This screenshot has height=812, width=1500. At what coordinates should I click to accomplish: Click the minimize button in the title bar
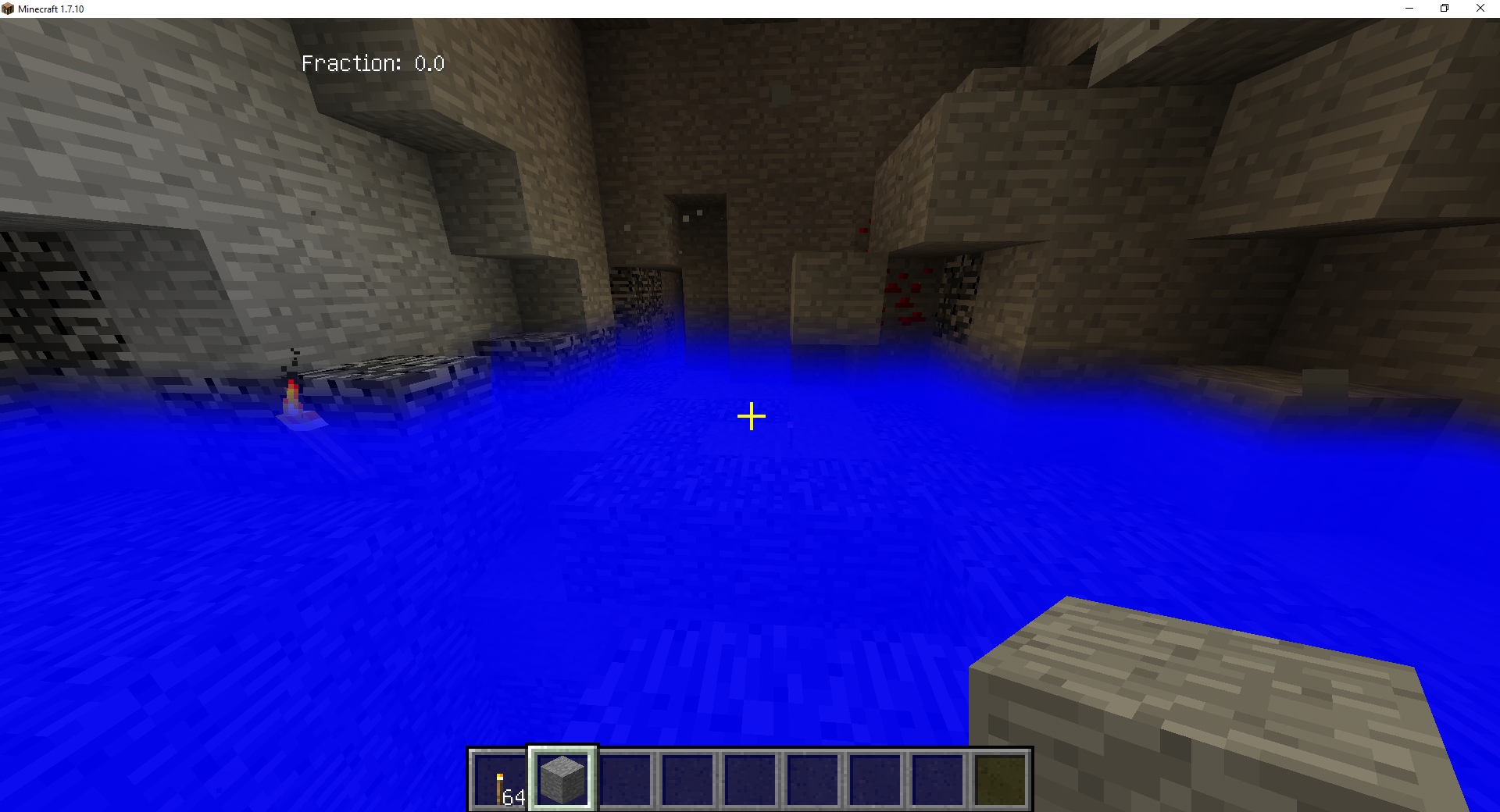click(1409, 8)
